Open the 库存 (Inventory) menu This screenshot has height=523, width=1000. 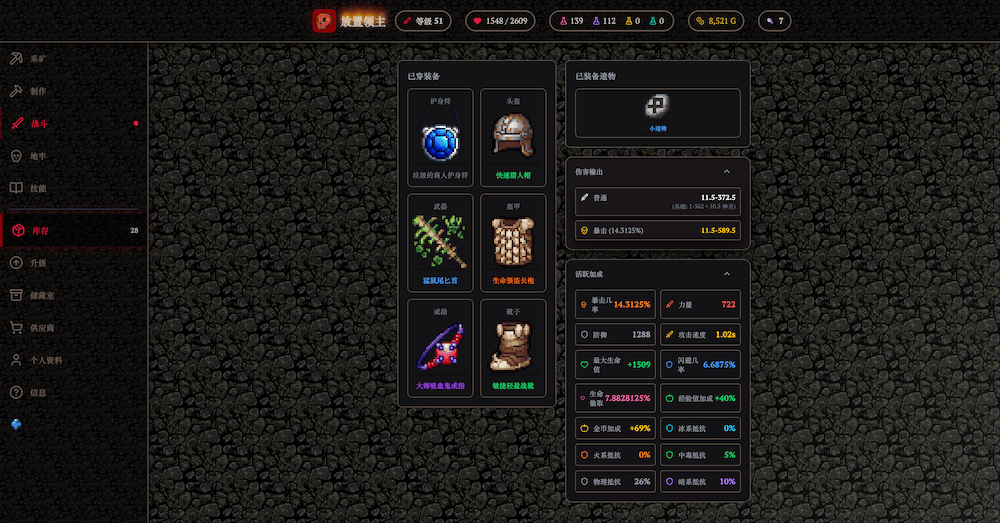pyautogui.click(x=38, y=231)
